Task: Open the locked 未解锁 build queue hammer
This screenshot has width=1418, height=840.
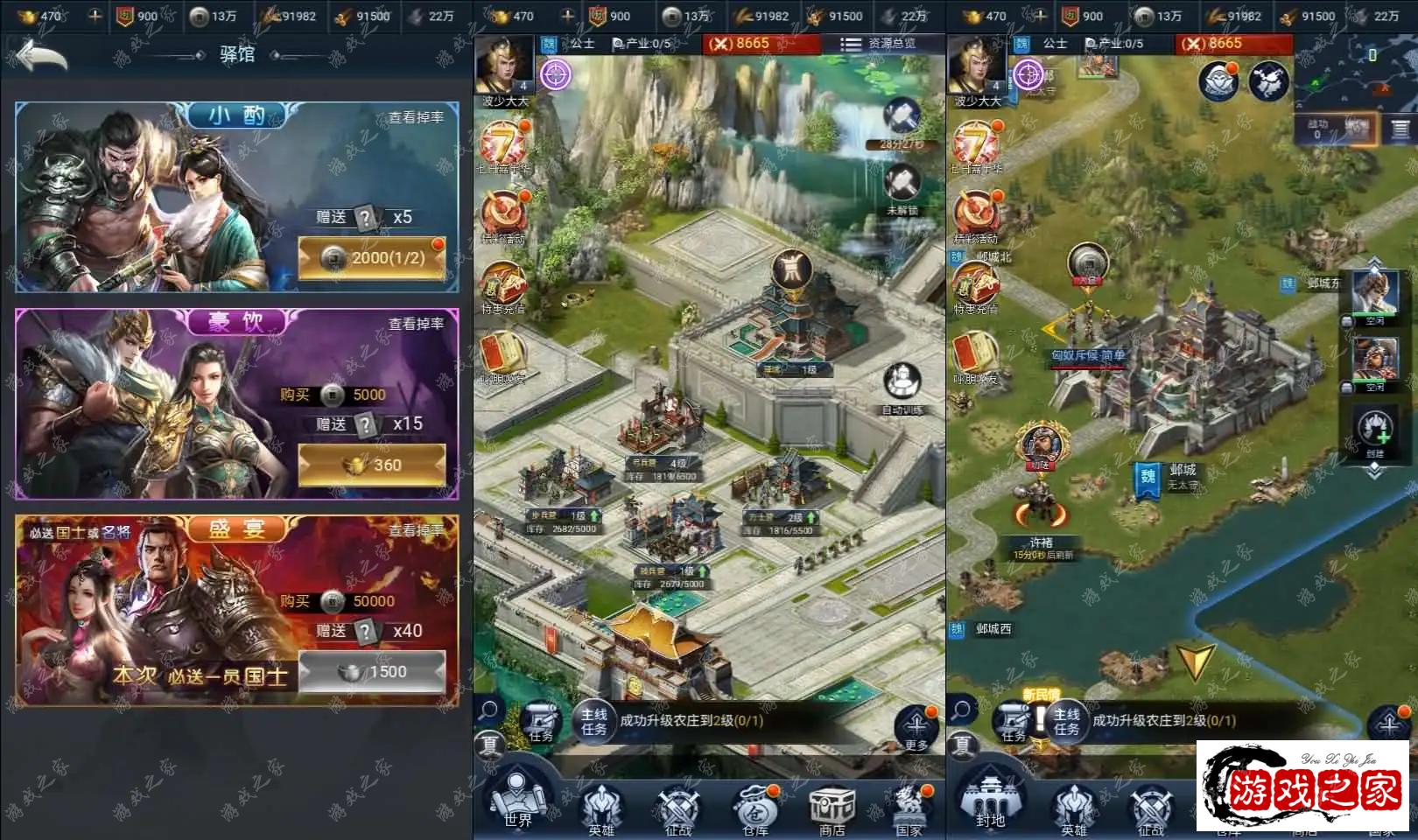Action: tap(902, 188)
